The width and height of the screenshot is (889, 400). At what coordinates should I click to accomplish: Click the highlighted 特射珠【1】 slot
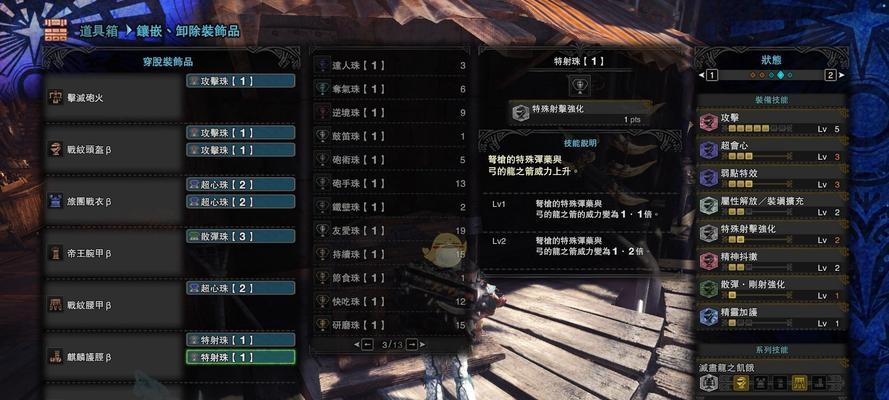tap(240, 357)
